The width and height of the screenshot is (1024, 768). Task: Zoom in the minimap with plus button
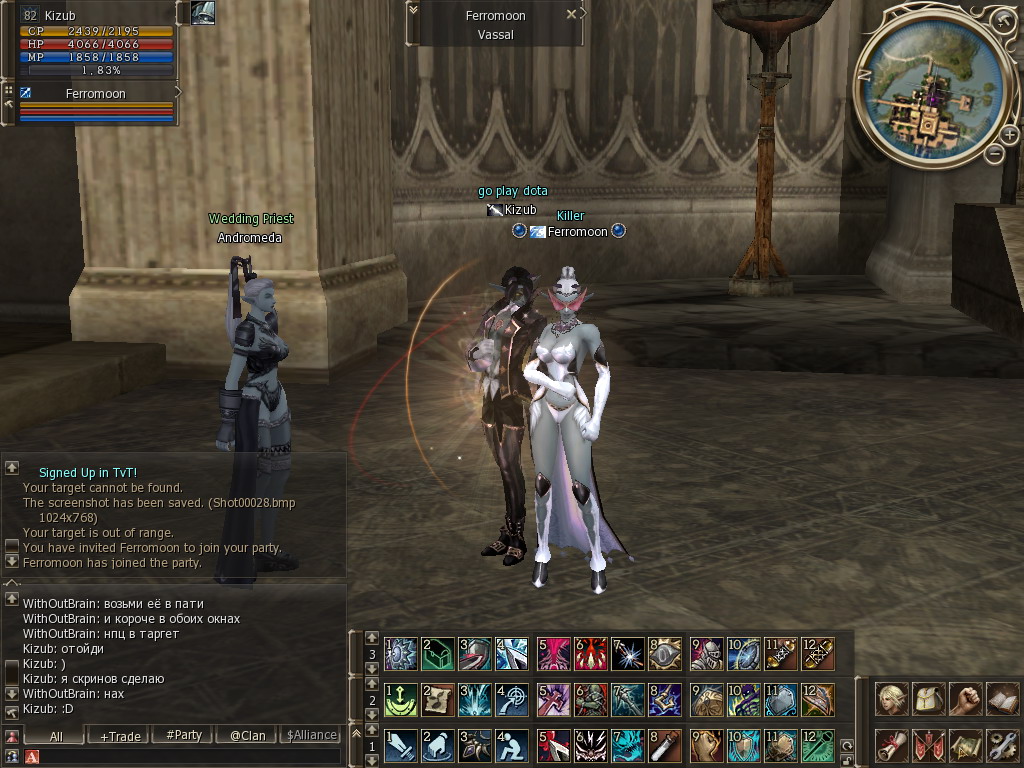(x=1009, y=135)
